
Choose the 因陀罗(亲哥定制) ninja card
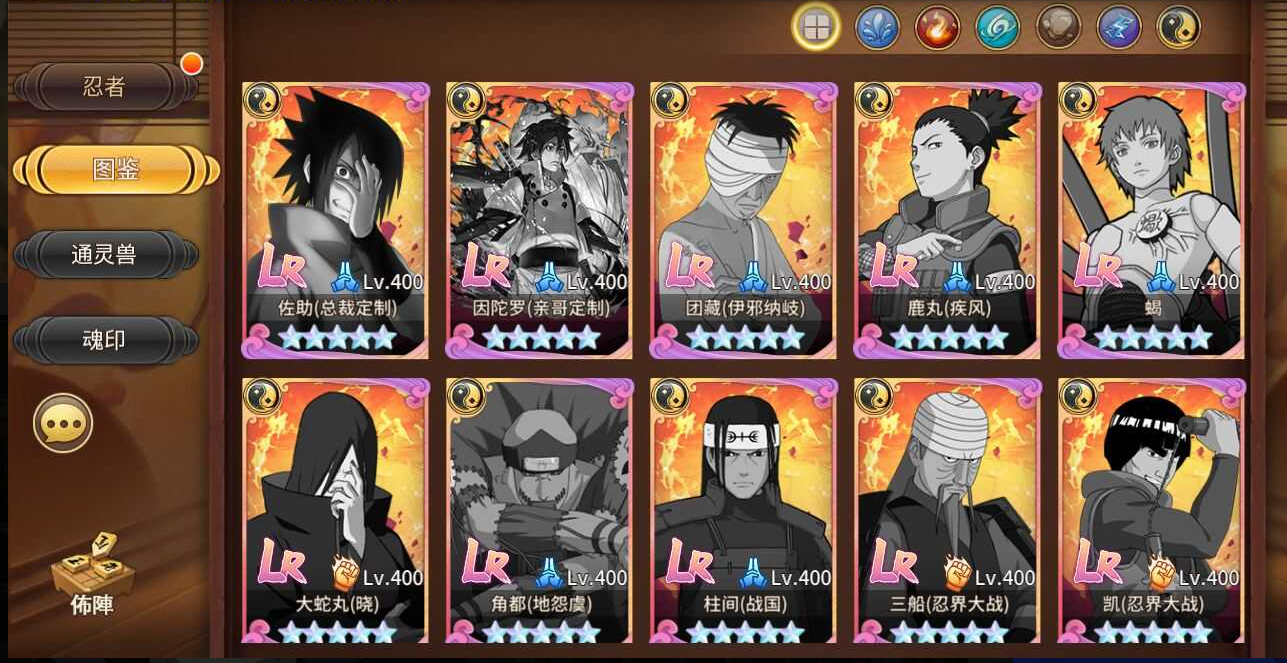coord(540,220)
